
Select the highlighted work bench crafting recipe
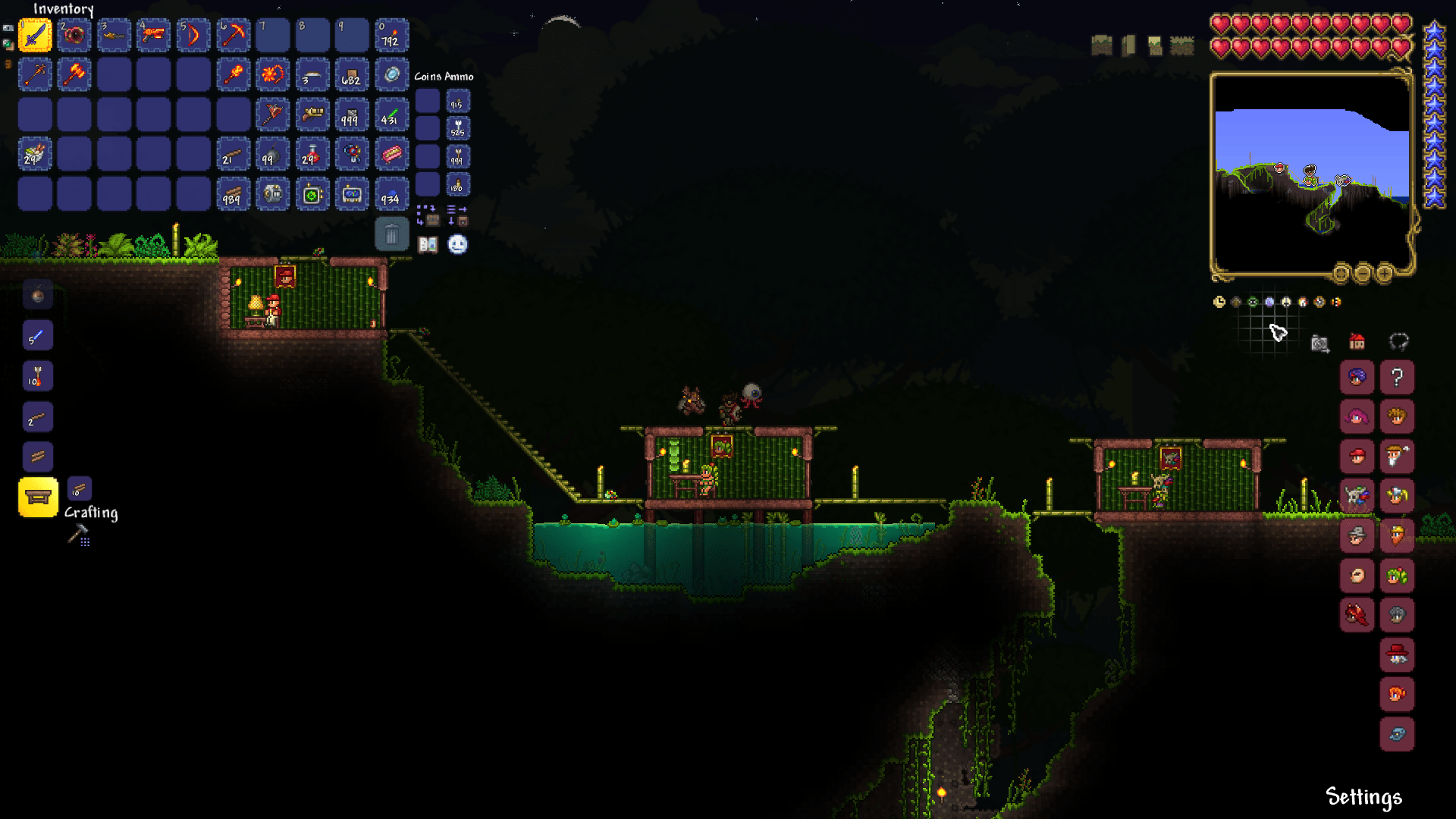(37, 498)
